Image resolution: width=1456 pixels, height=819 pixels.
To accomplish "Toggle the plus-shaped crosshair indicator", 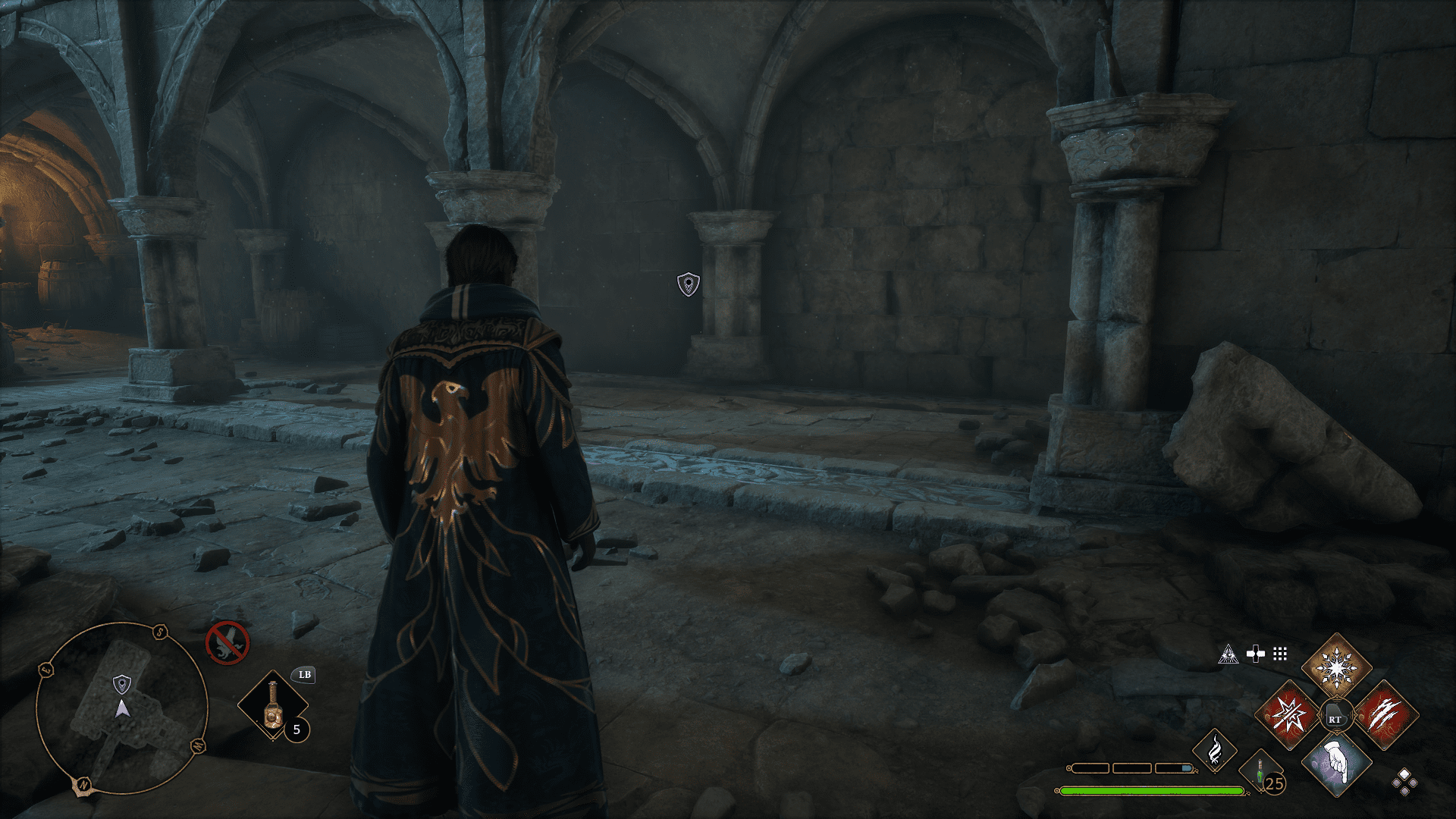I will [x=1256, y=654].
